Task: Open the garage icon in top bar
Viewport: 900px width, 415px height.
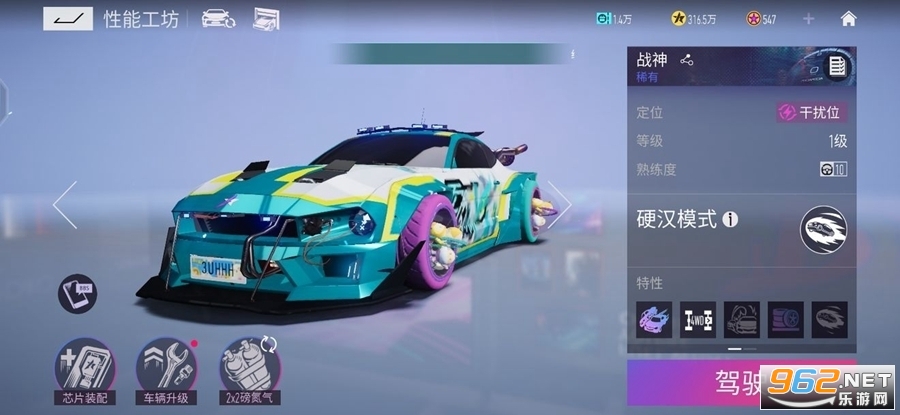Action: click(266, 18)
